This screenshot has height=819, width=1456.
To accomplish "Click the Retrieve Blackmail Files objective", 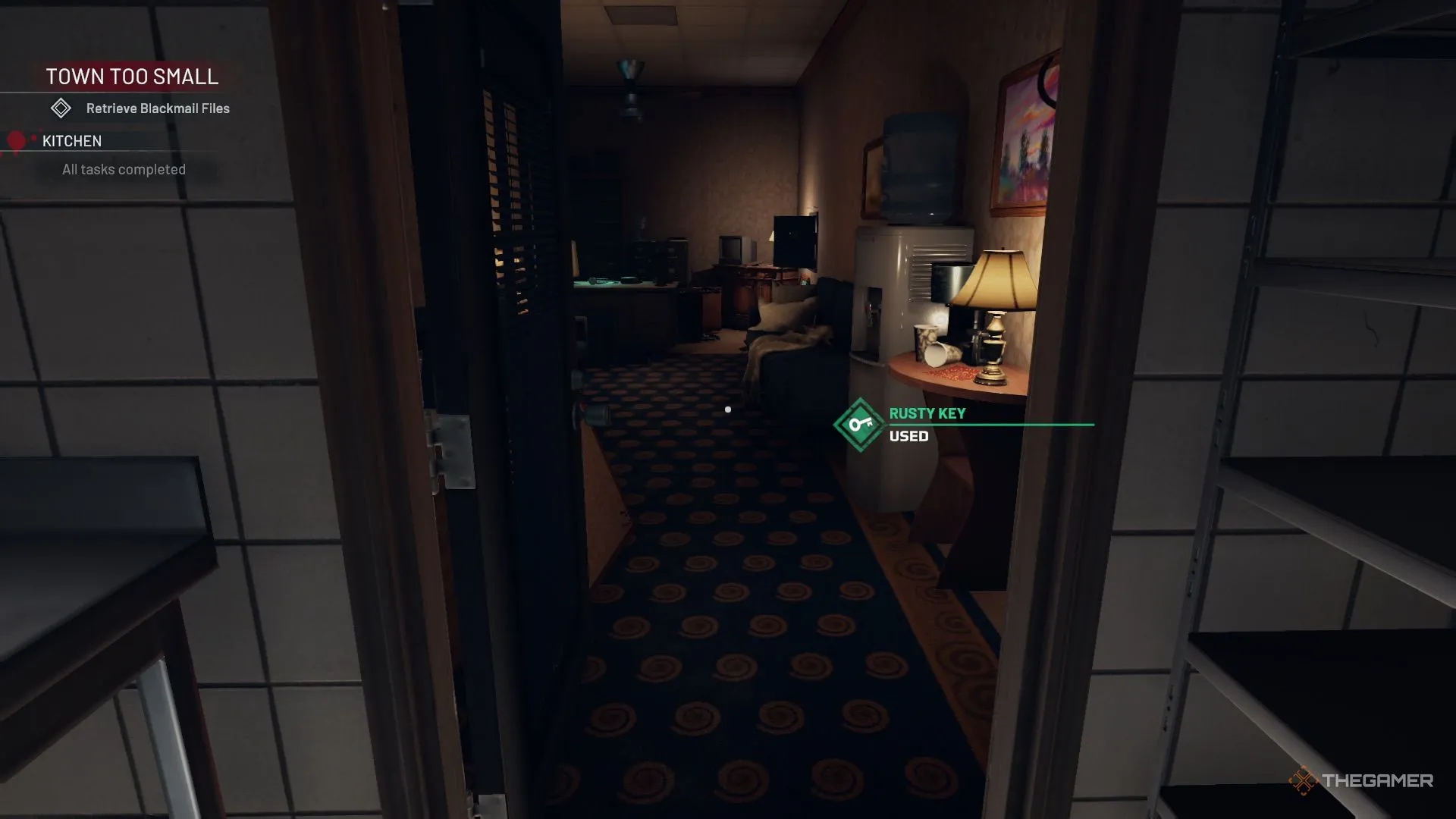I will [x=157, y=108].
